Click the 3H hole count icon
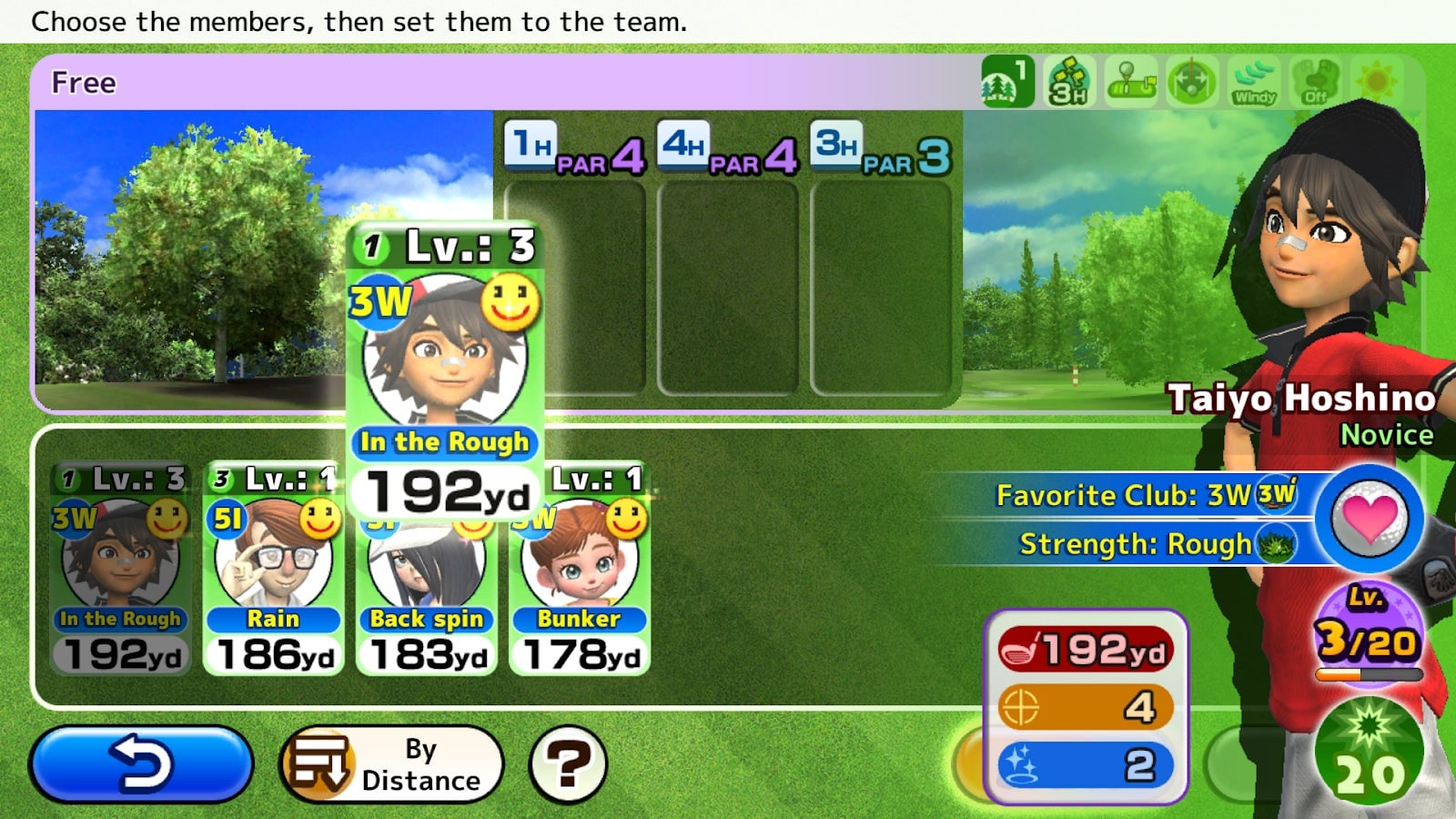 pos(1069,82)
